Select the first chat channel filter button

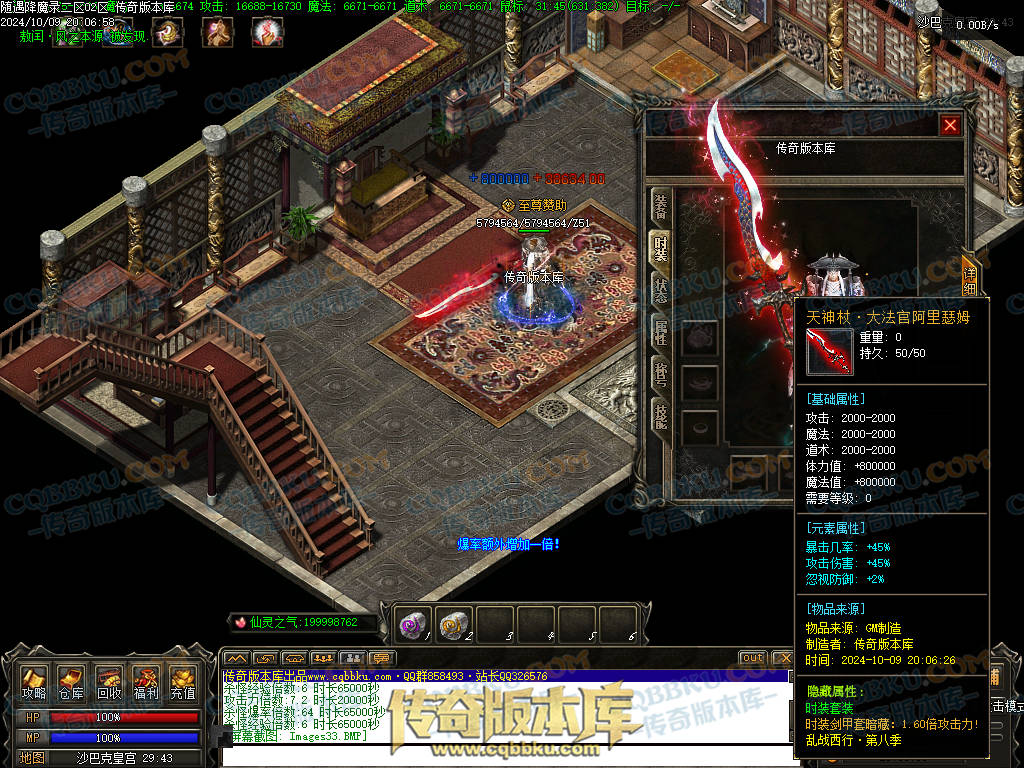point(236,658)
